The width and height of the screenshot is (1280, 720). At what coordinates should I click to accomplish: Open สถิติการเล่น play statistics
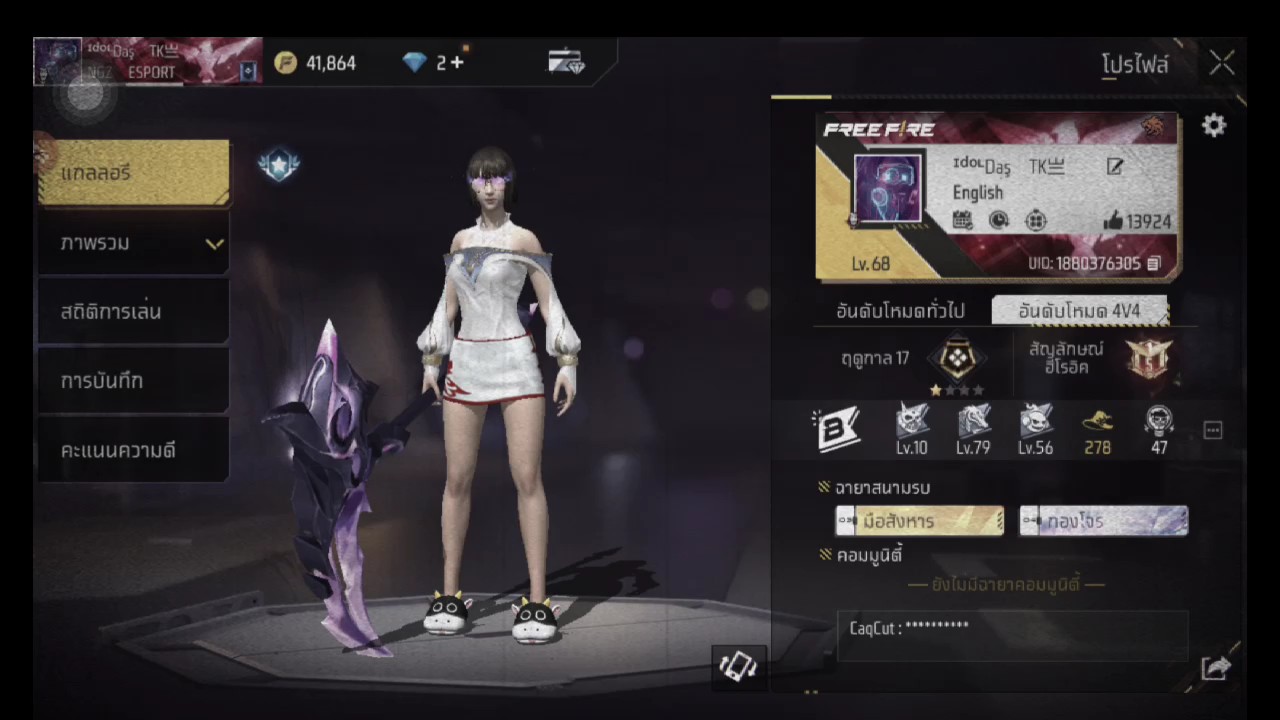point(134,312)
